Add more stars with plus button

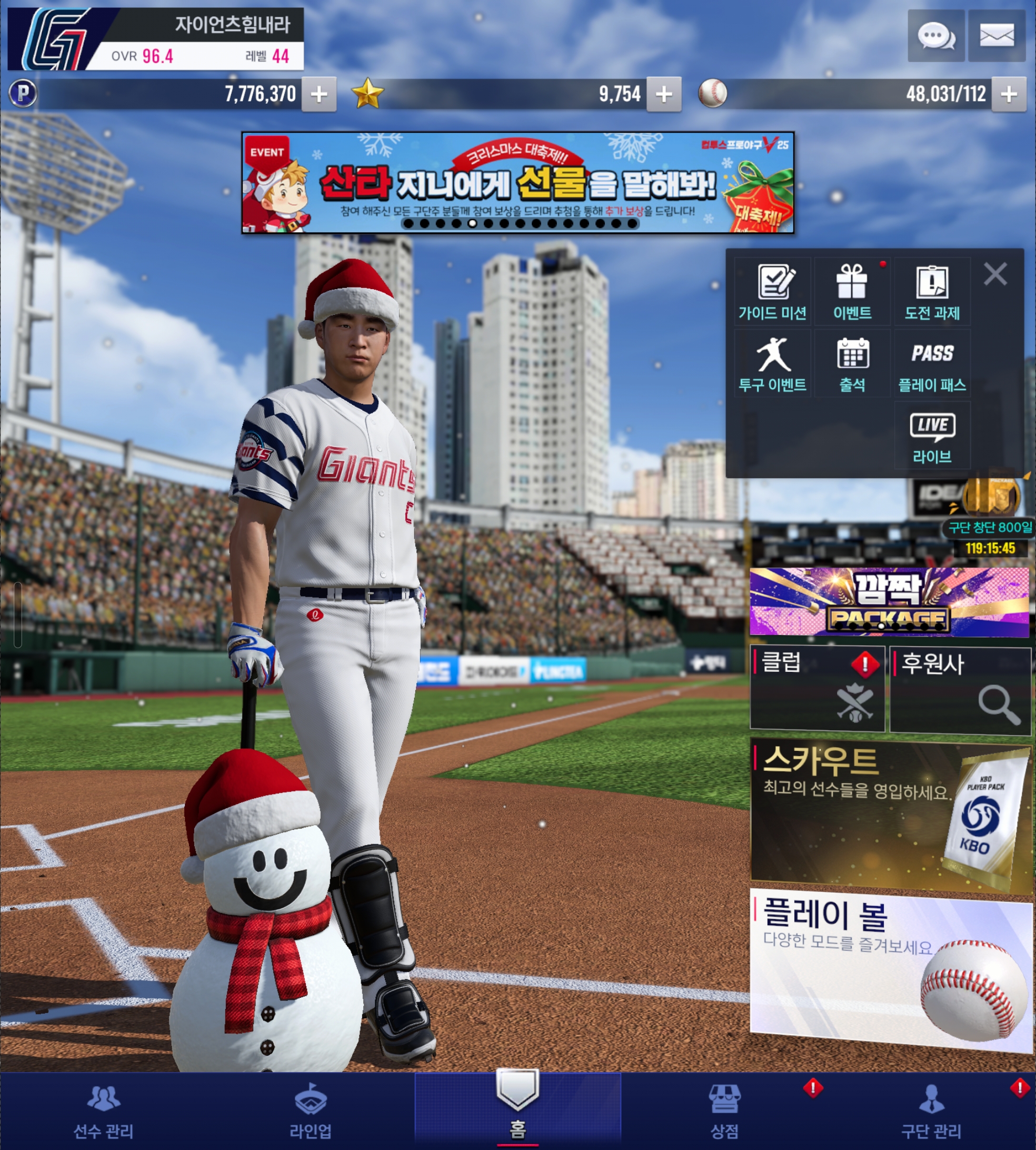tap(664, 94)
